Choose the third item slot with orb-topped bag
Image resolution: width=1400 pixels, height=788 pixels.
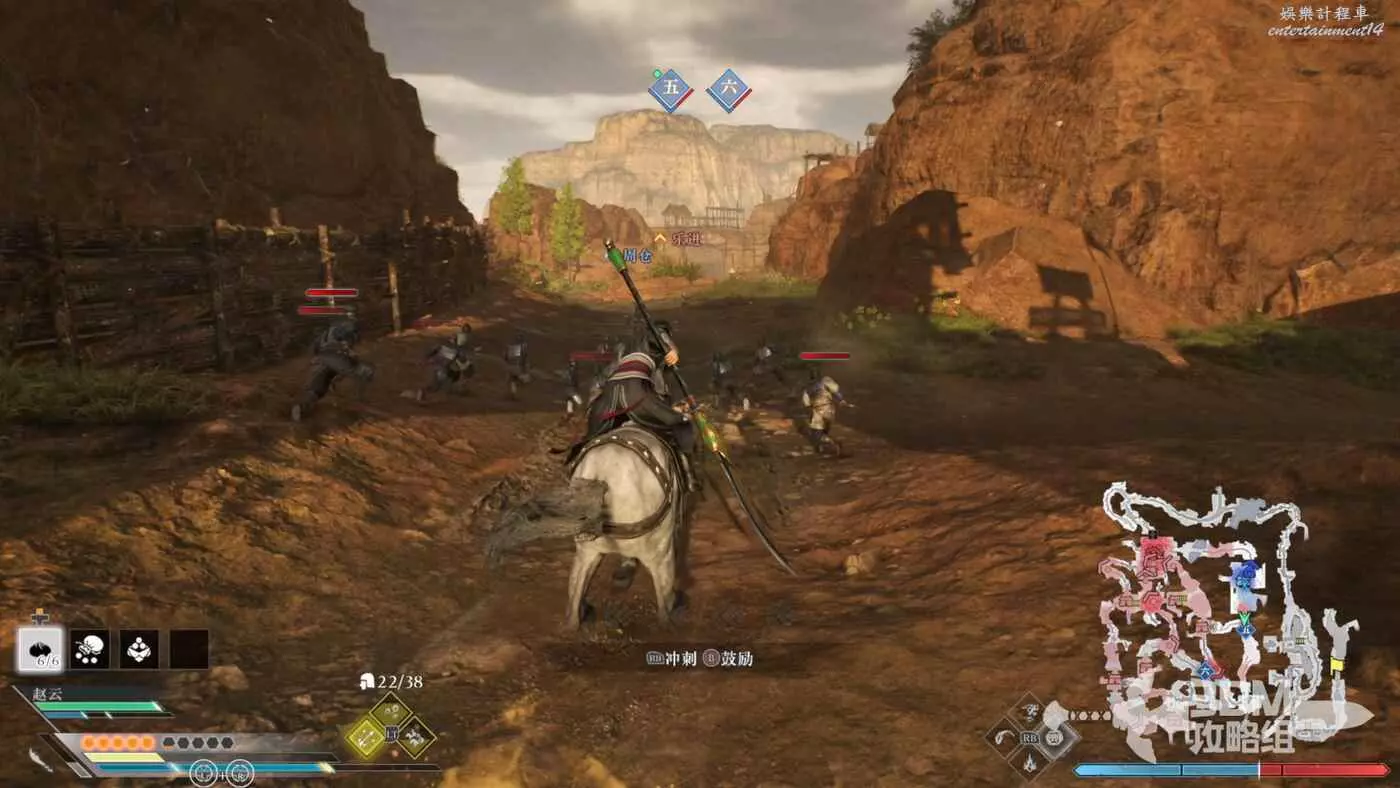tap(139, 649)
